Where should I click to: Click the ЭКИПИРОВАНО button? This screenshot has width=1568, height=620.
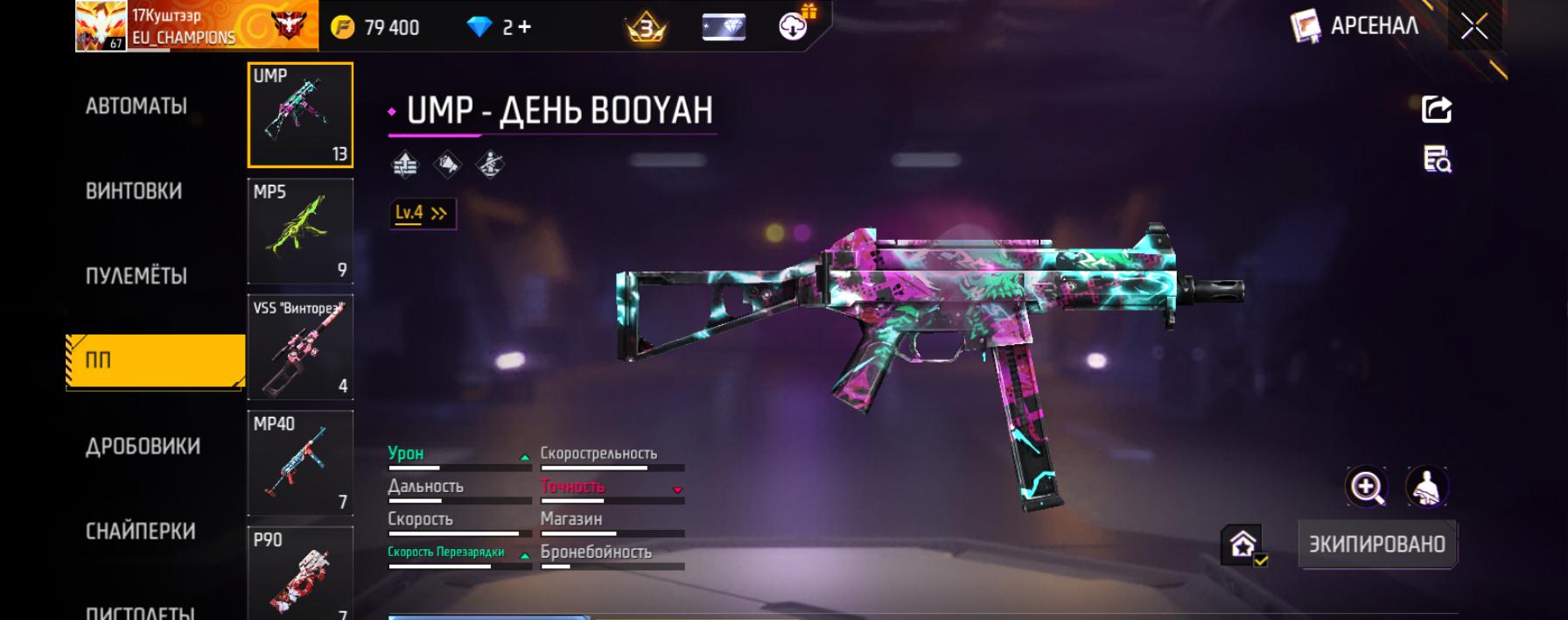[x=1376, y=544]
